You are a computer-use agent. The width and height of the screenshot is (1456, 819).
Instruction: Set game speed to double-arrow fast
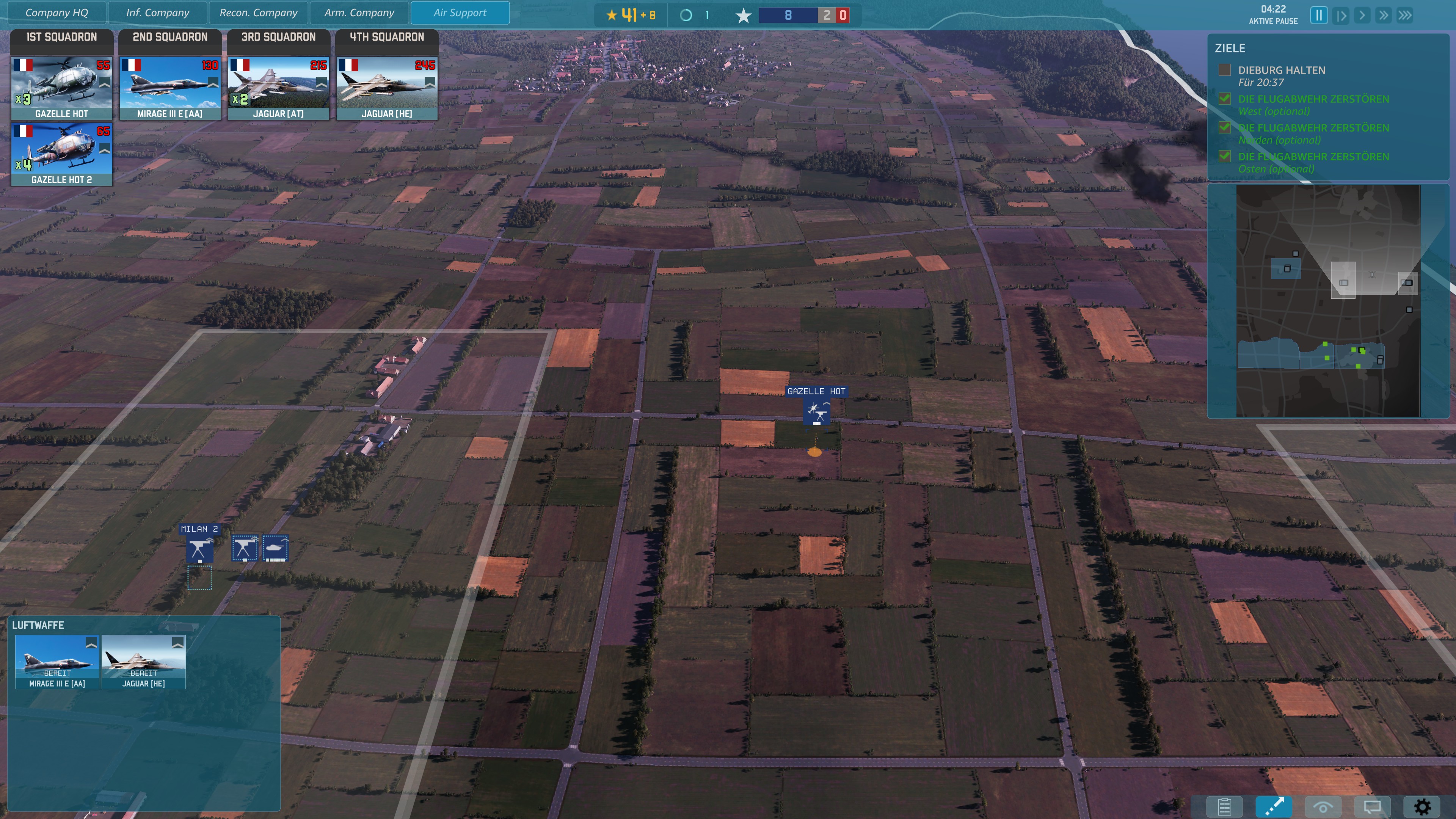[1383, 15]
